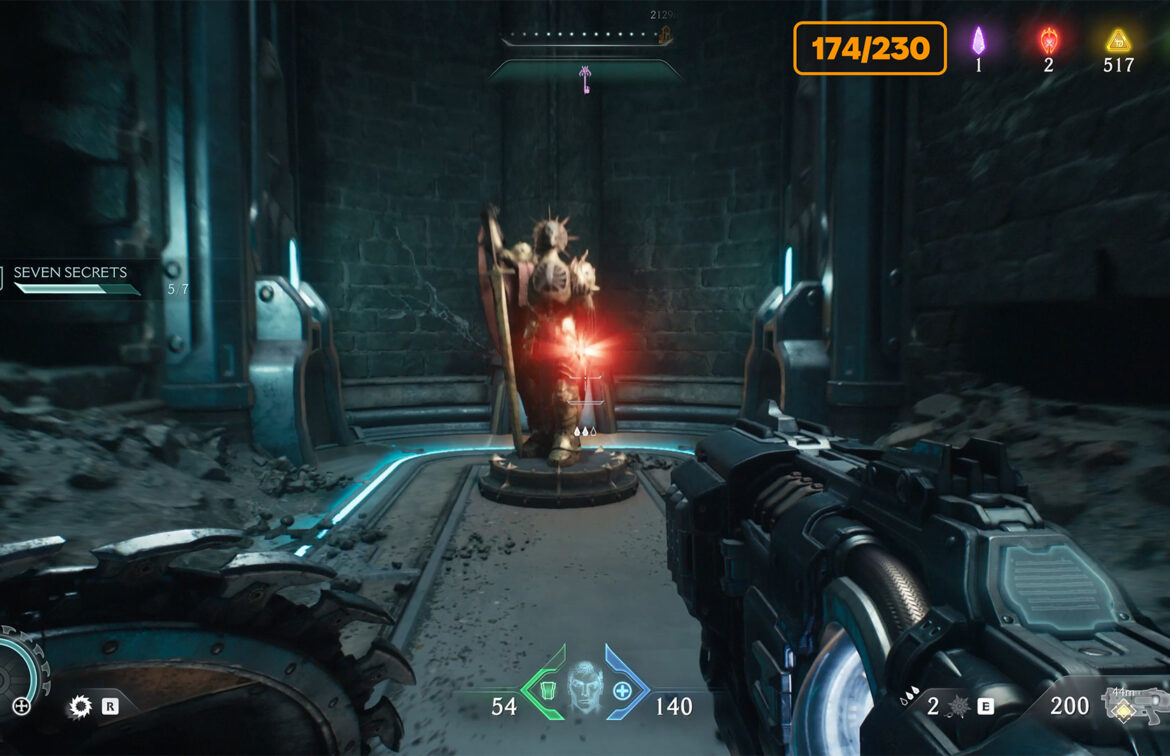This screenshot has width=1170, height=756.
Task: Click the blue health cross icon
Action: [x=622, y=690]
